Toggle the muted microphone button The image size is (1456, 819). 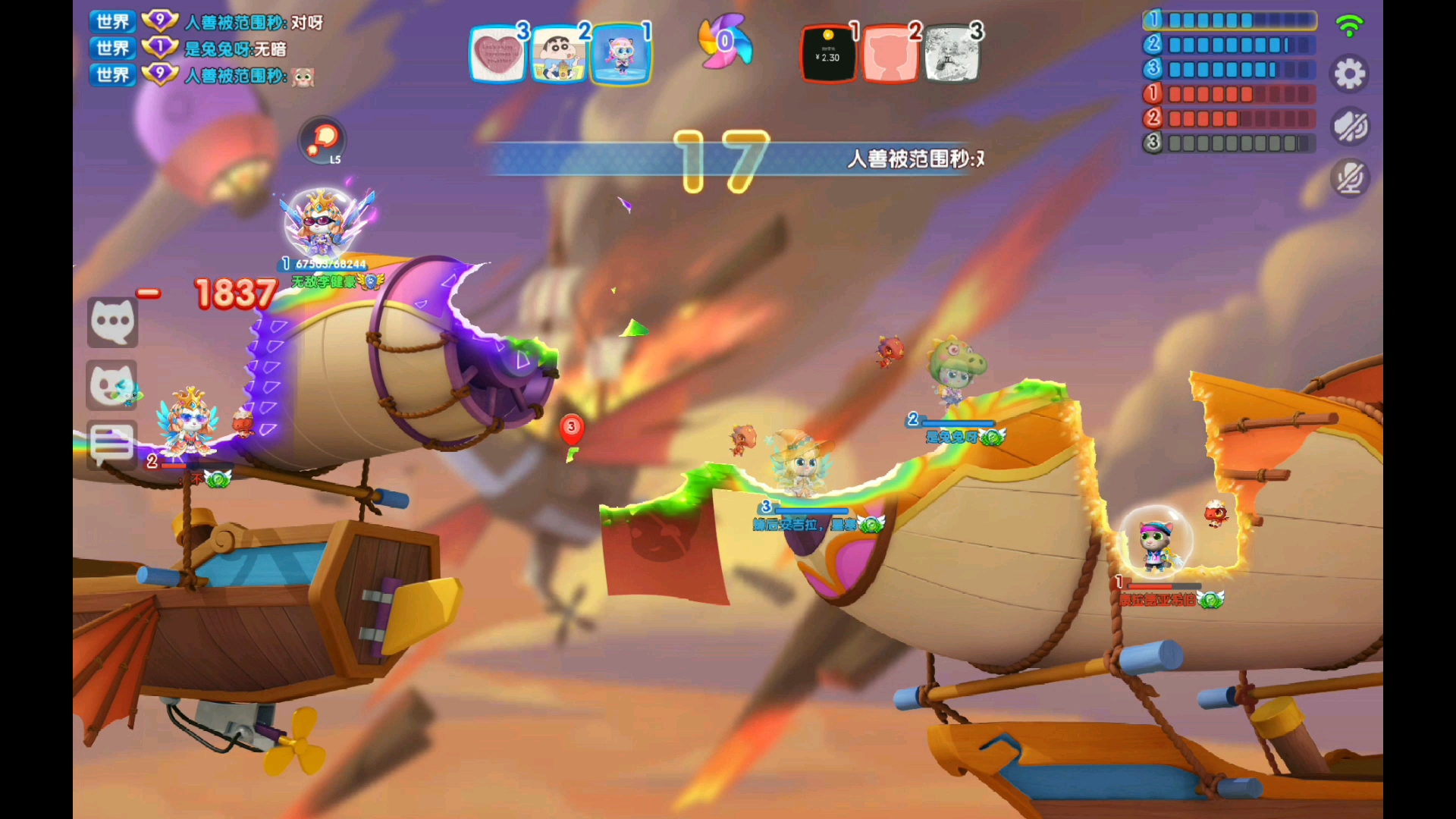pyautogui.click(x=1350, y=179)
